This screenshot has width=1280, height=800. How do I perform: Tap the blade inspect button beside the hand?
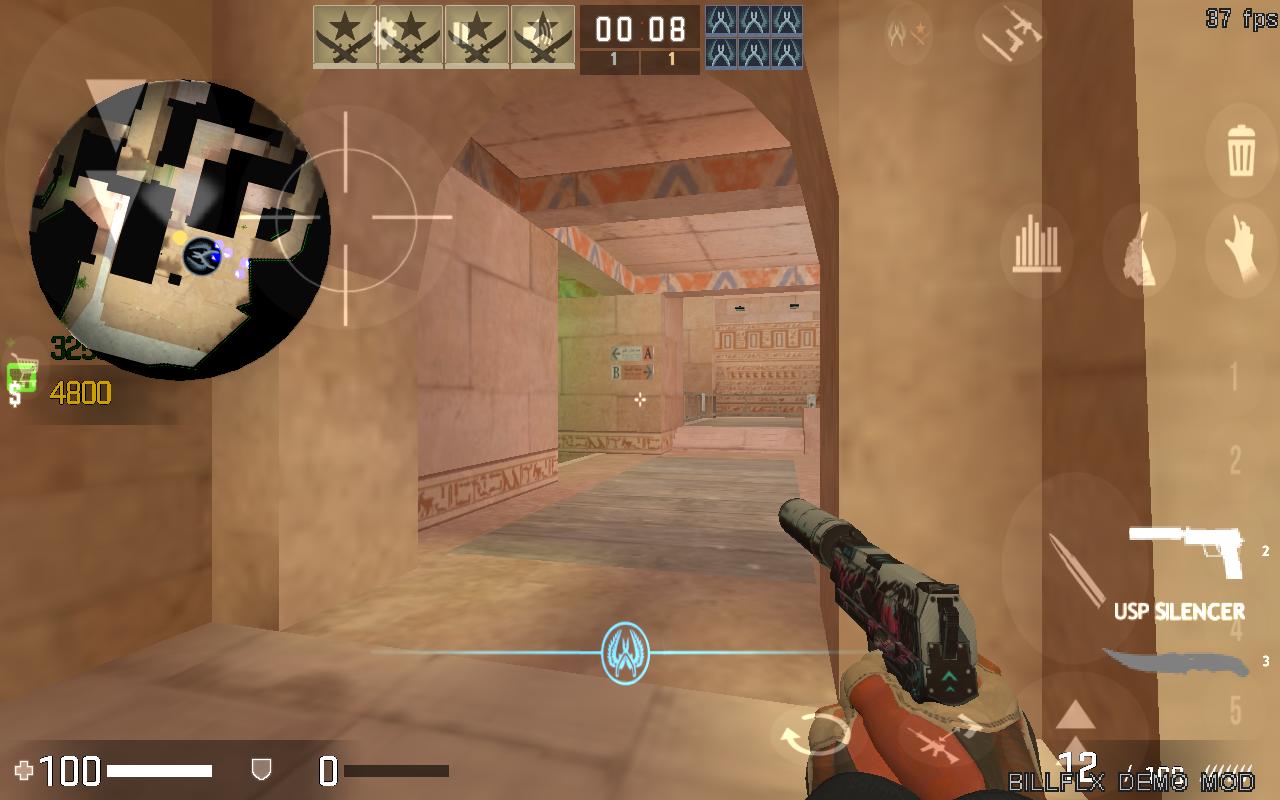1139,250
